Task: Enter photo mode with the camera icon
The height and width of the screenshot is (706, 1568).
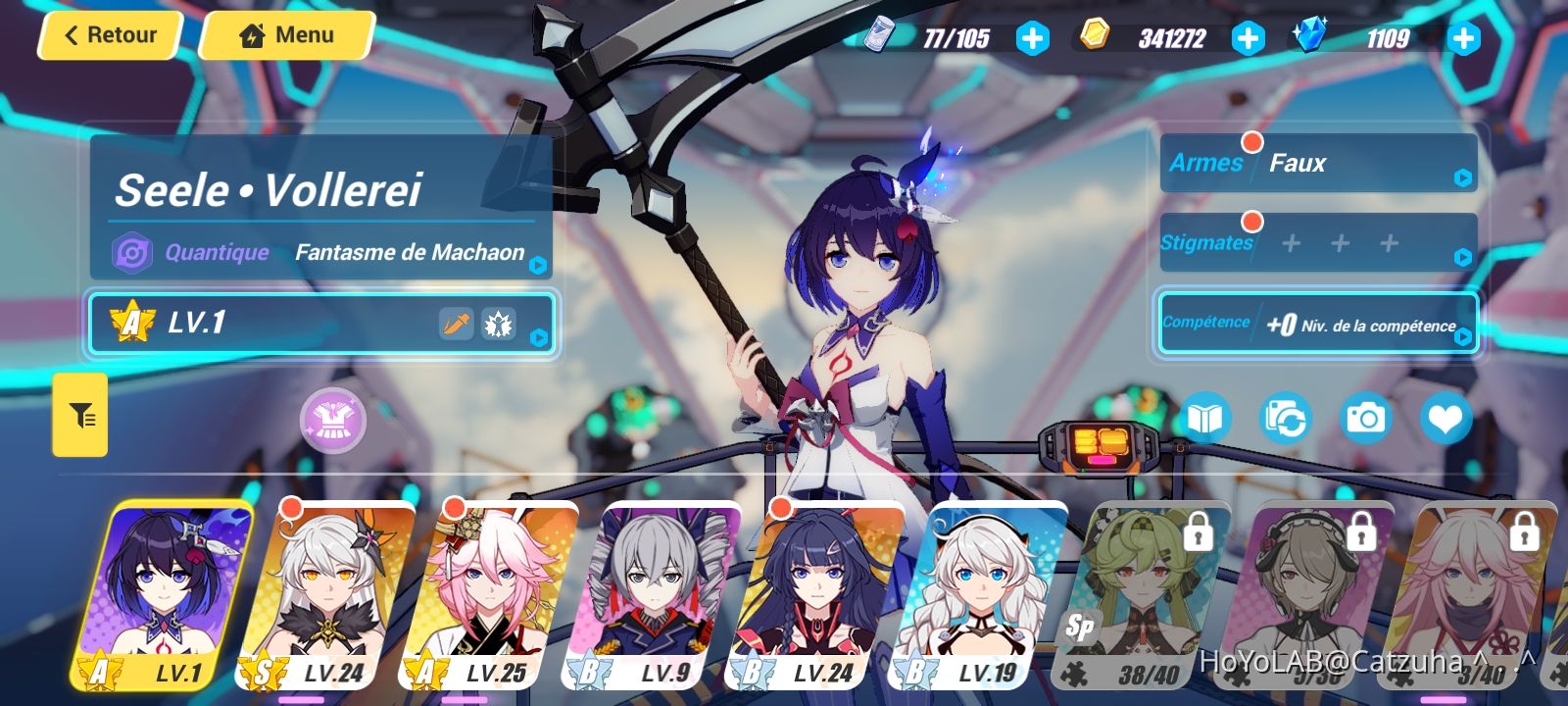Action: pyautogui.click(x=1365, y=417)
